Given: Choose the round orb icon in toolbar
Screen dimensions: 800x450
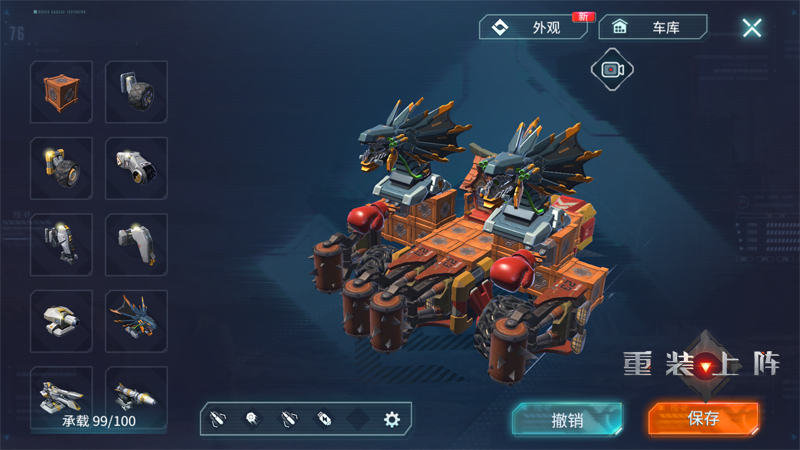Looking at the screenshot, I should (x=252, y=420).
